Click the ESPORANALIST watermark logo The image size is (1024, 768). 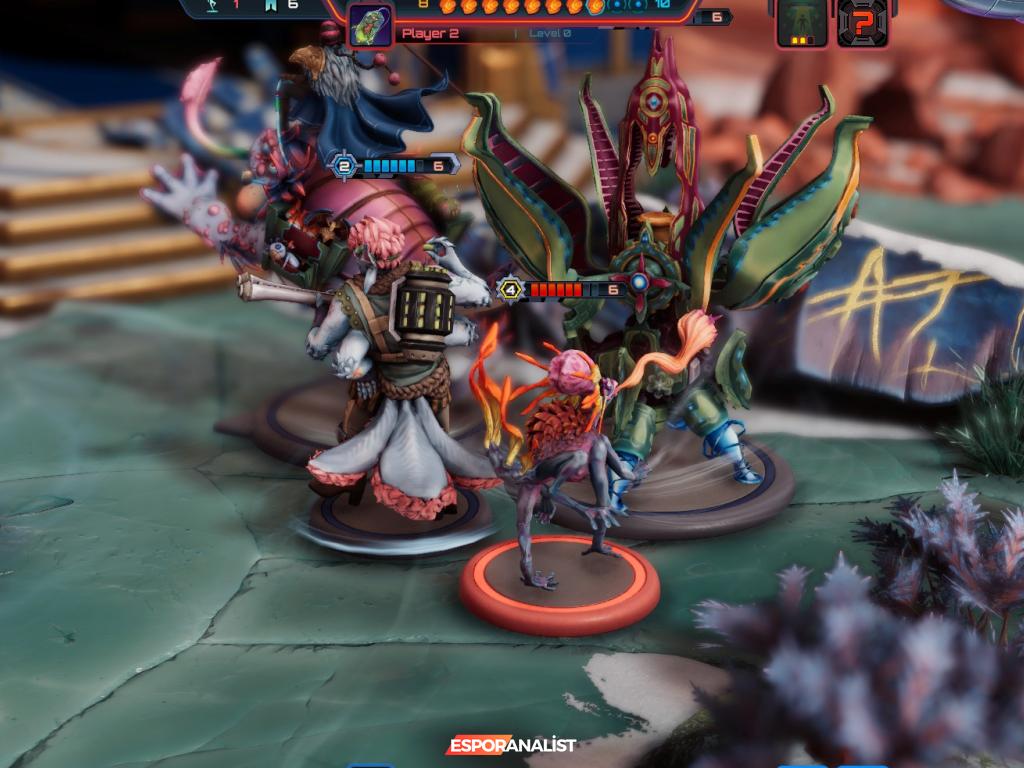pos(511,746)
